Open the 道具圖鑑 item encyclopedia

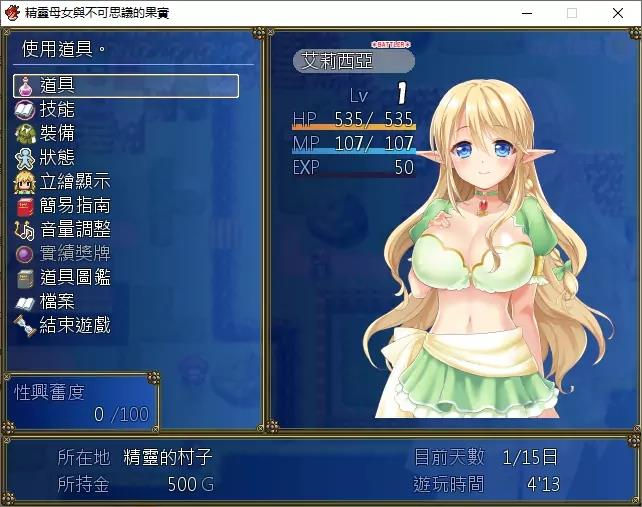coord(74,277)
